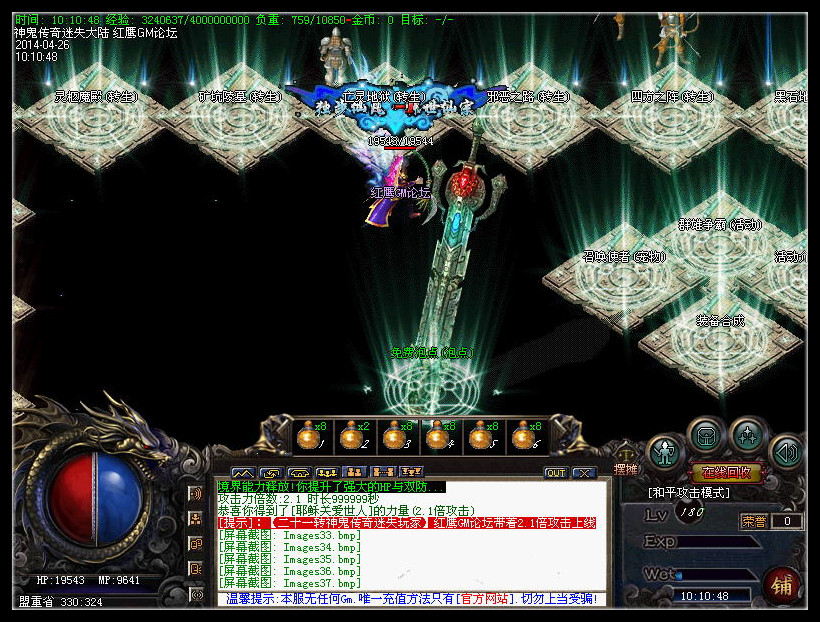Open the skills sparkle icon
This screenshot has height=622, width=820.
pos(748,436)
